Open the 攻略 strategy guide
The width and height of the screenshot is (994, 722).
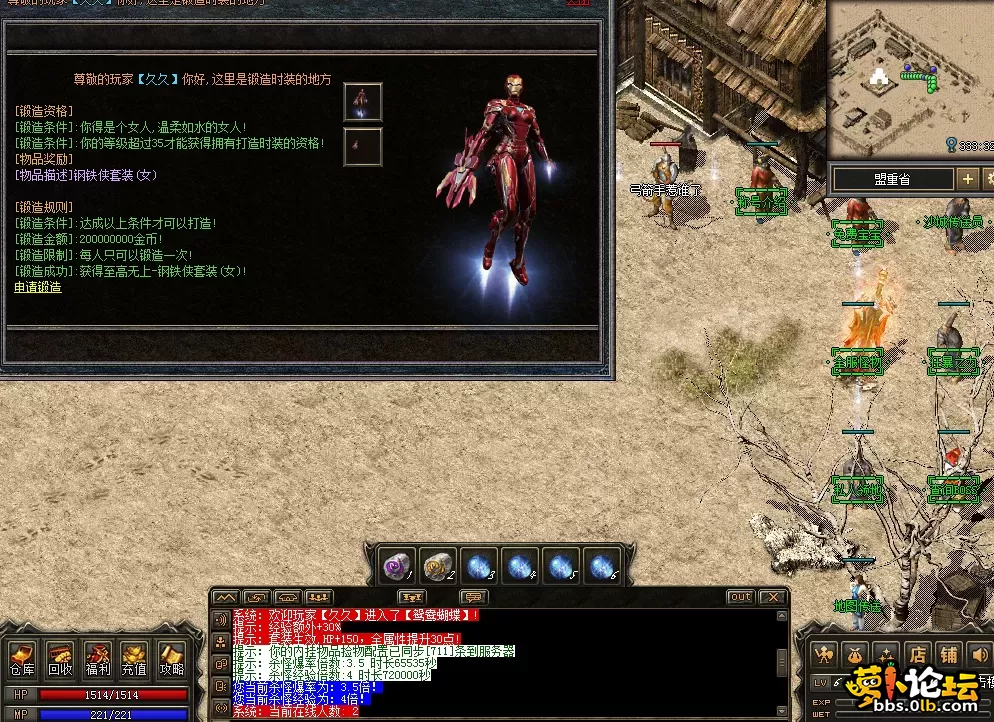point(171,658)
